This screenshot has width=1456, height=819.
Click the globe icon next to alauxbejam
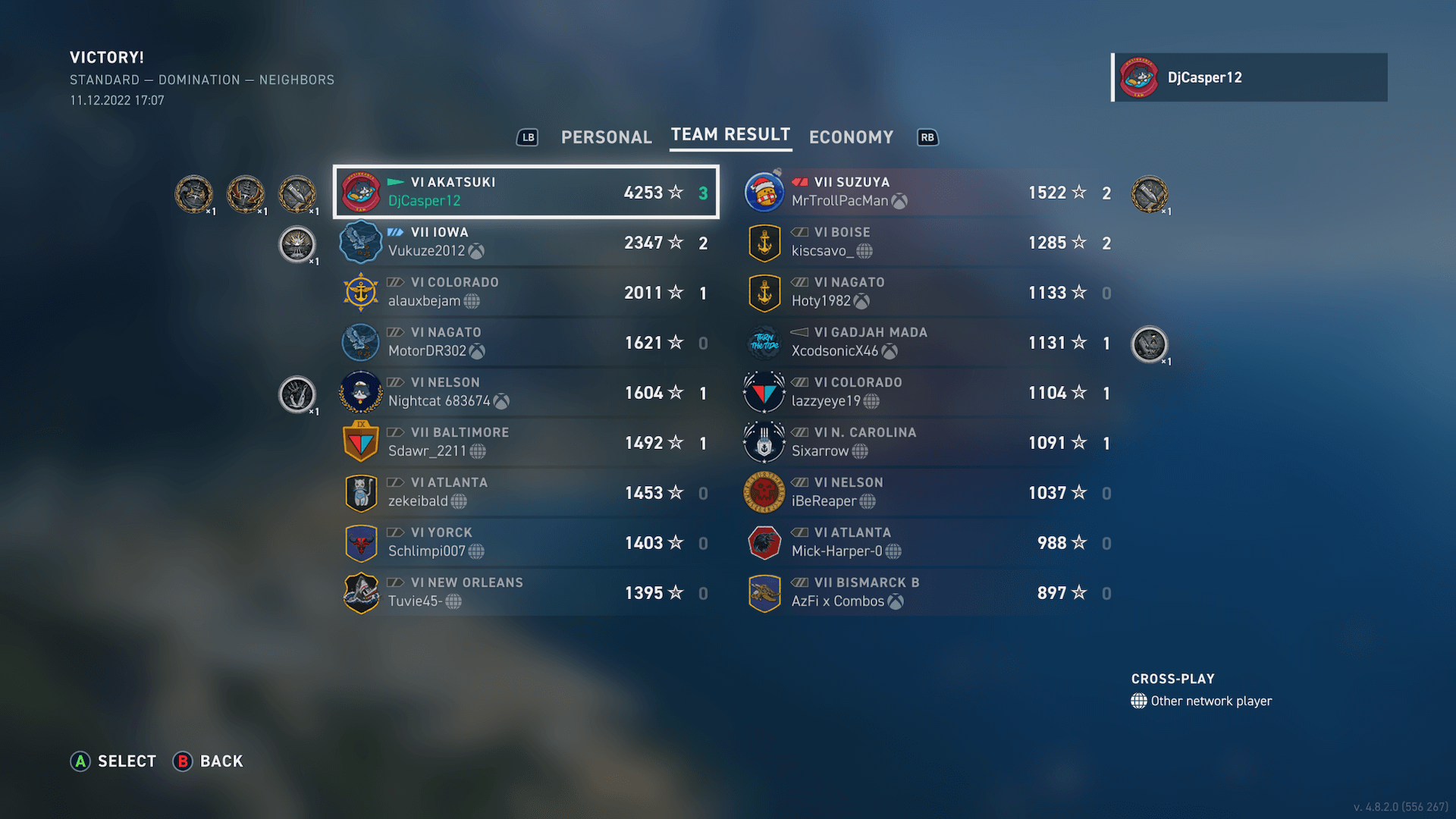(x=473, y=301)
